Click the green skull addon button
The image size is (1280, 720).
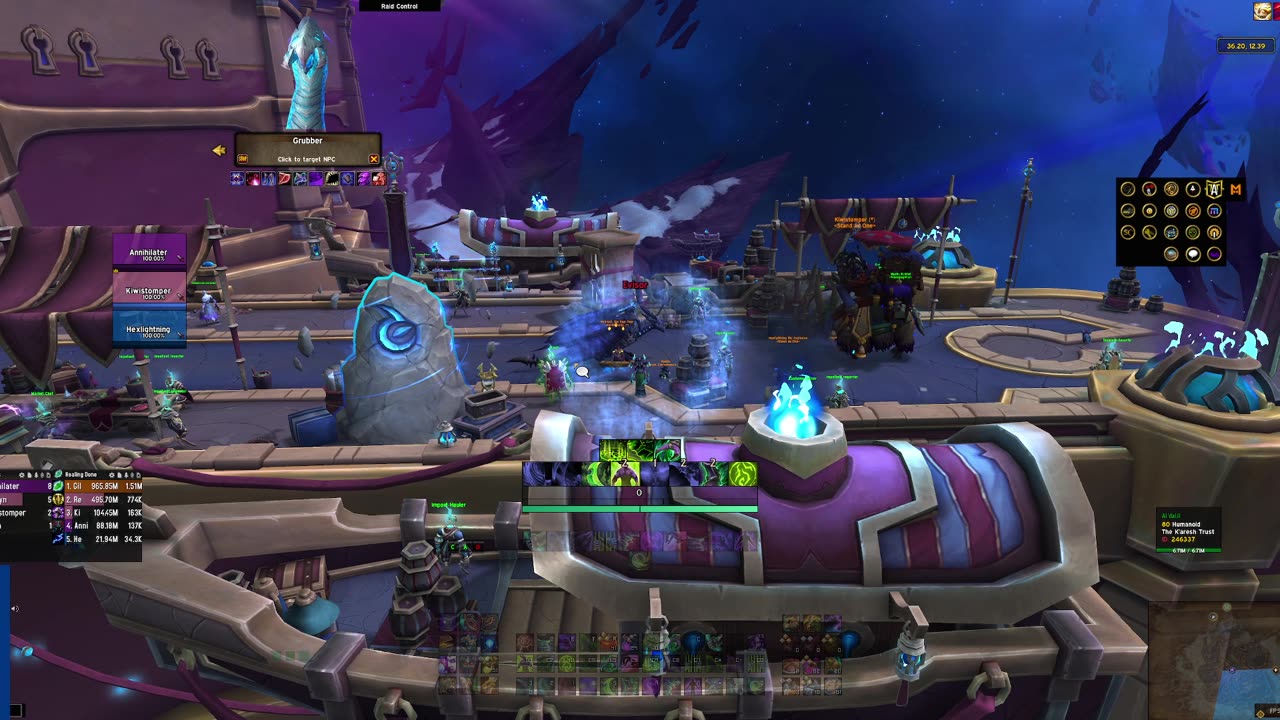tap(1193, 232)
